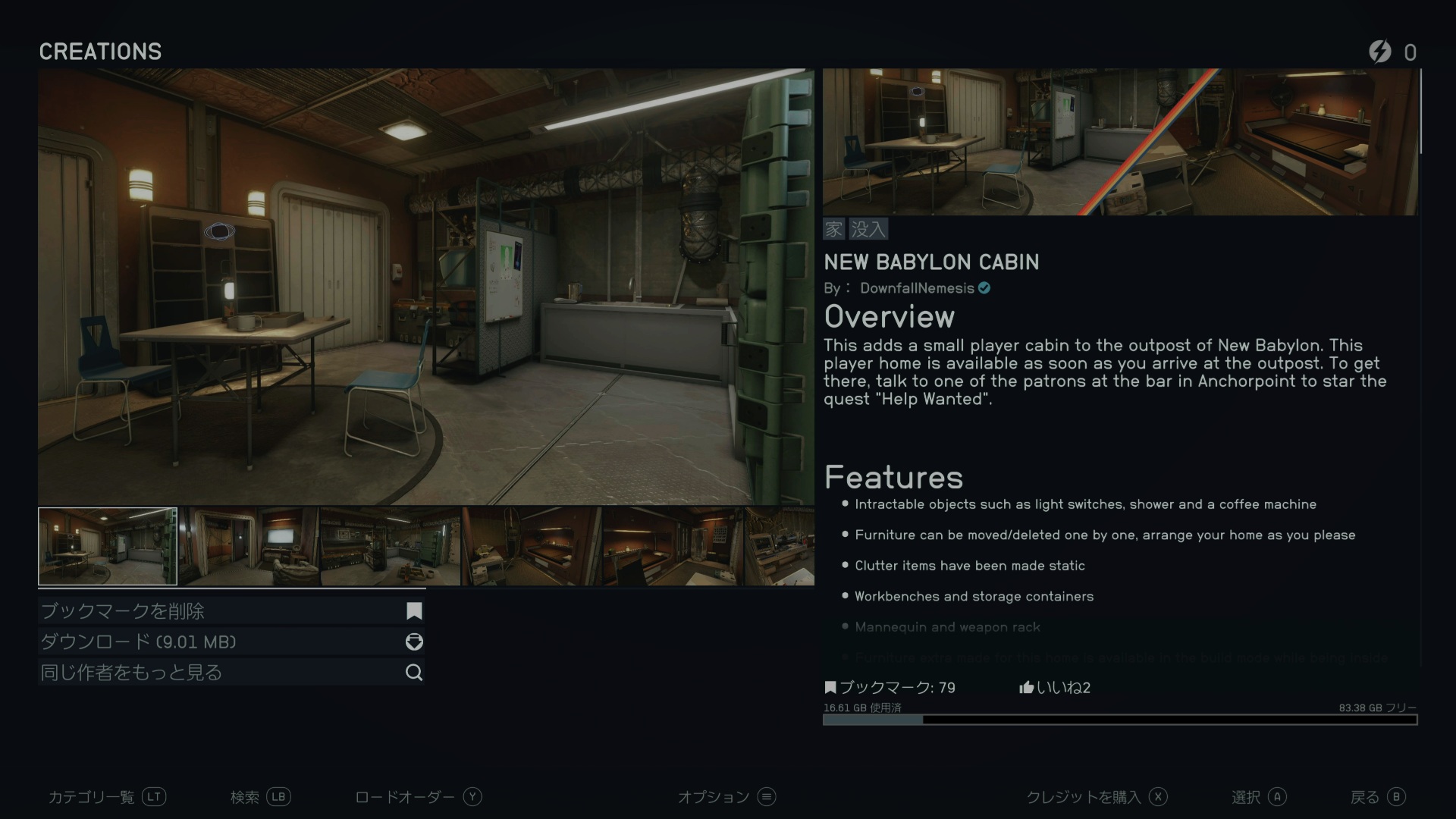Show the fourth thumbnail with bed

pyautogui.click(x=532, y=547)
